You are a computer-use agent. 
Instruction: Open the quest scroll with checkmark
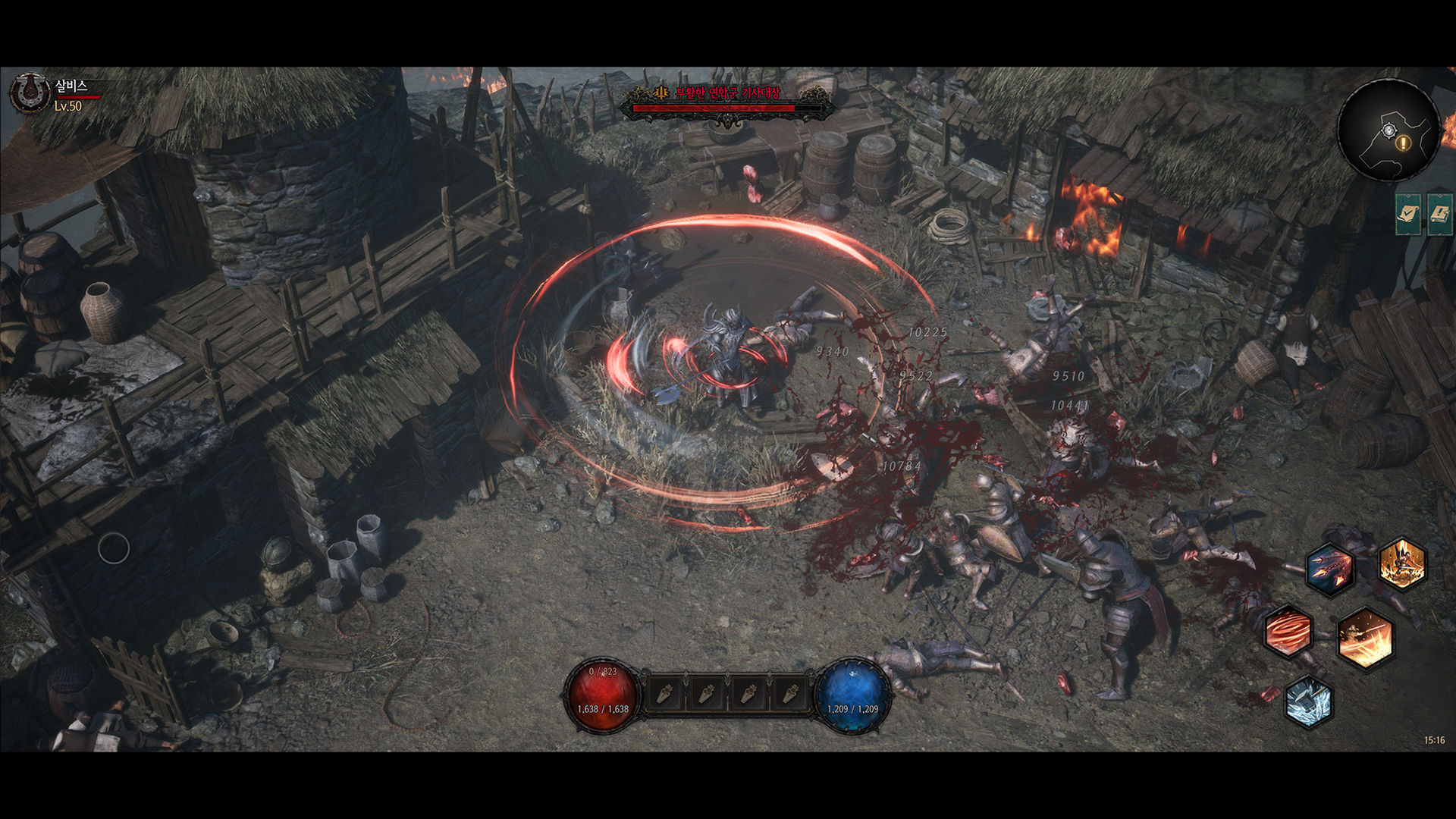[x=1408, y=215]
